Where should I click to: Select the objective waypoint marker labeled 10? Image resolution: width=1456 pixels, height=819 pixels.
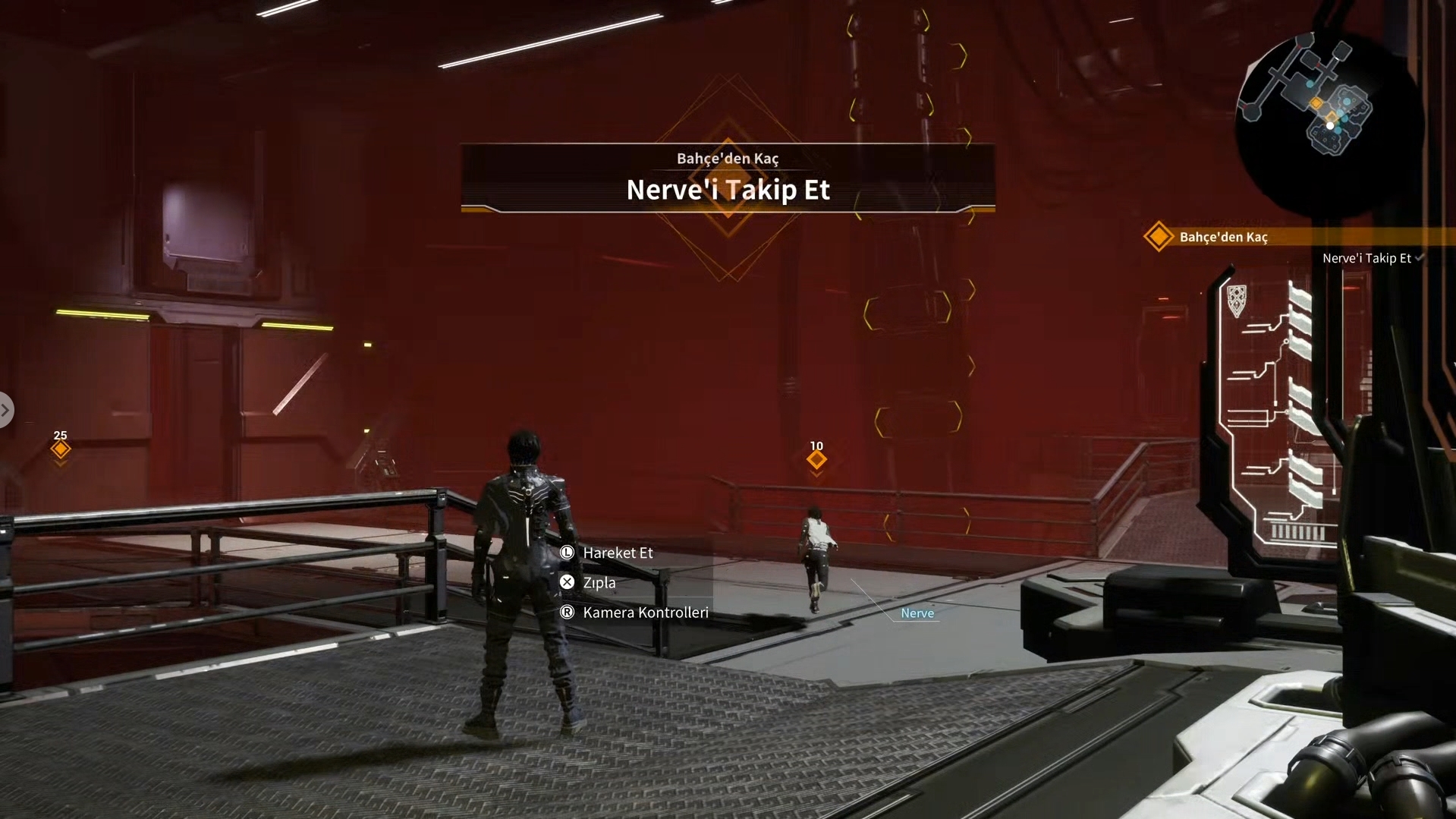(x=816, y=459)
